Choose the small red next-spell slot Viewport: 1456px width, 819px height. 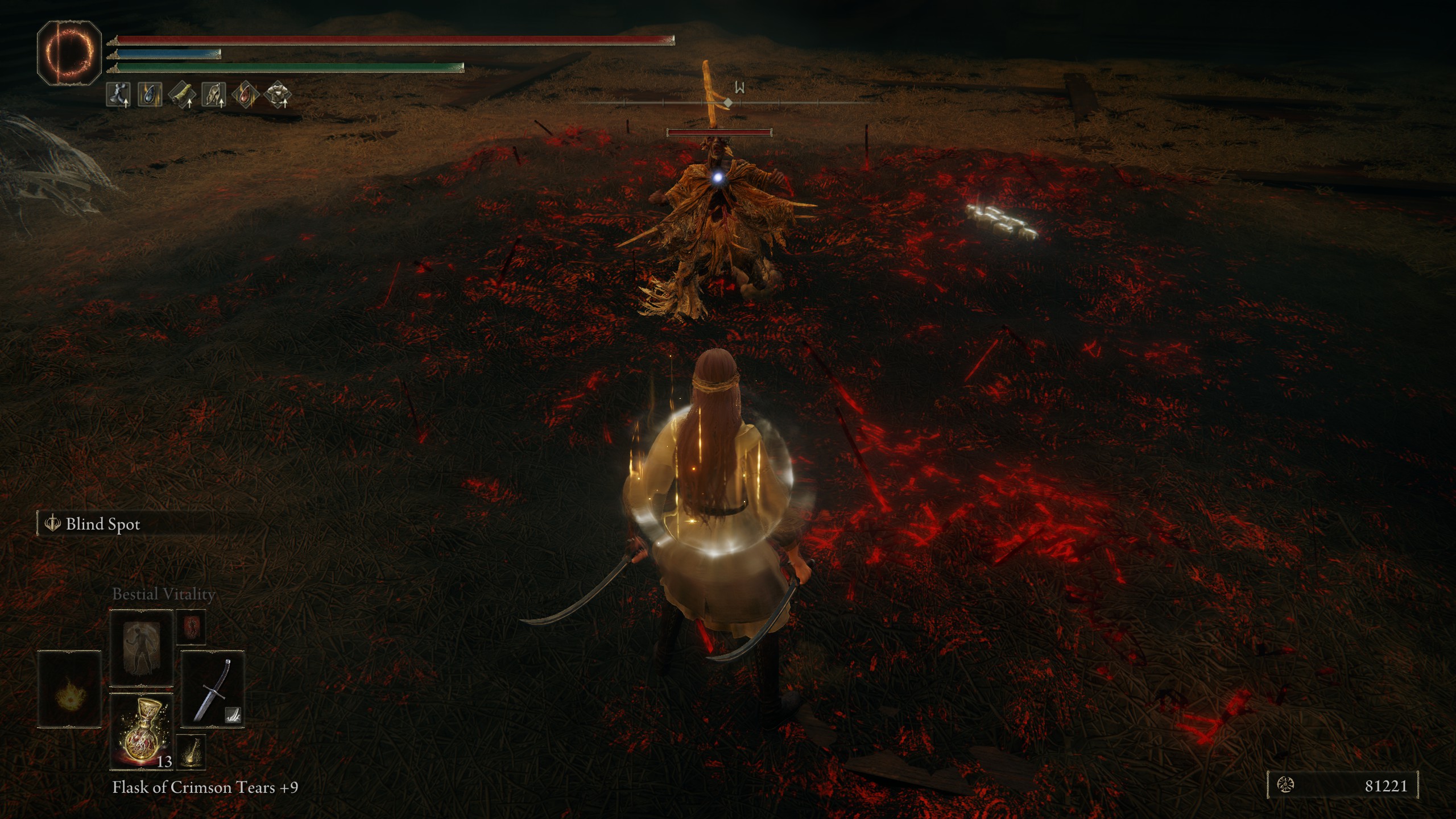point(191,627)
